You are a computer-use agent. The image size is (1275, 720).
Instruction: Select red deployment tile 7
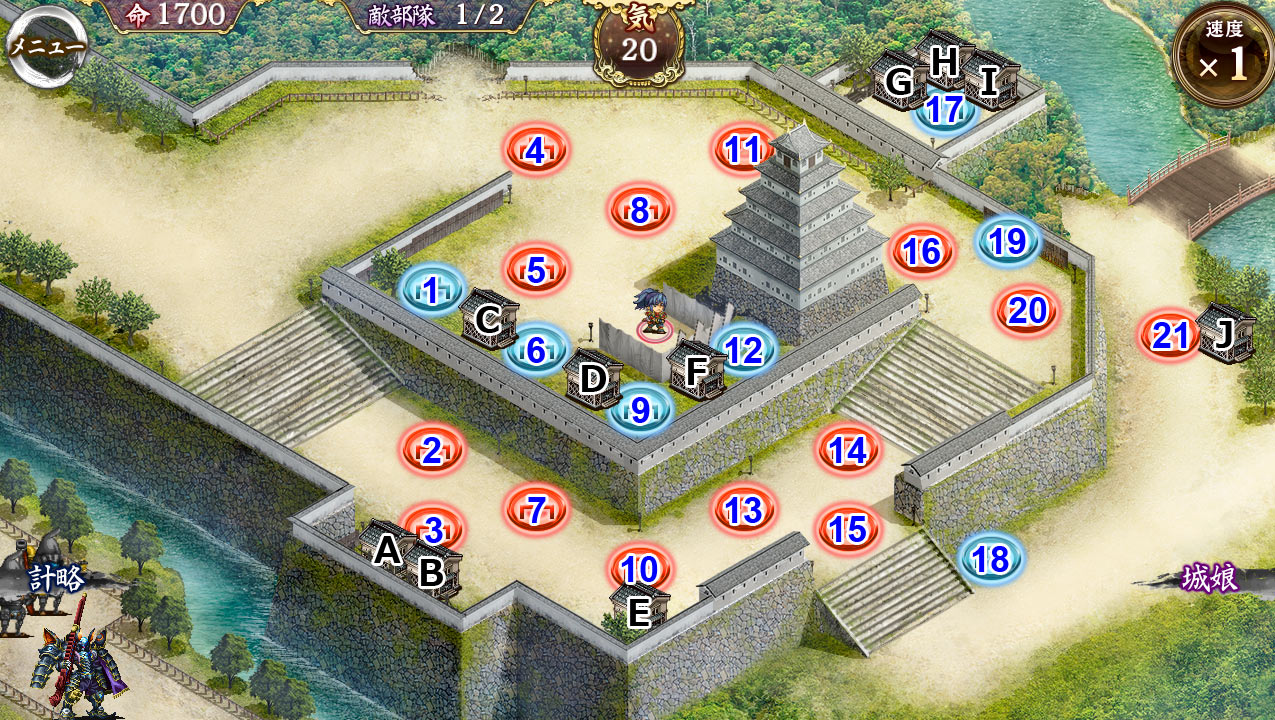coord(536,510)
